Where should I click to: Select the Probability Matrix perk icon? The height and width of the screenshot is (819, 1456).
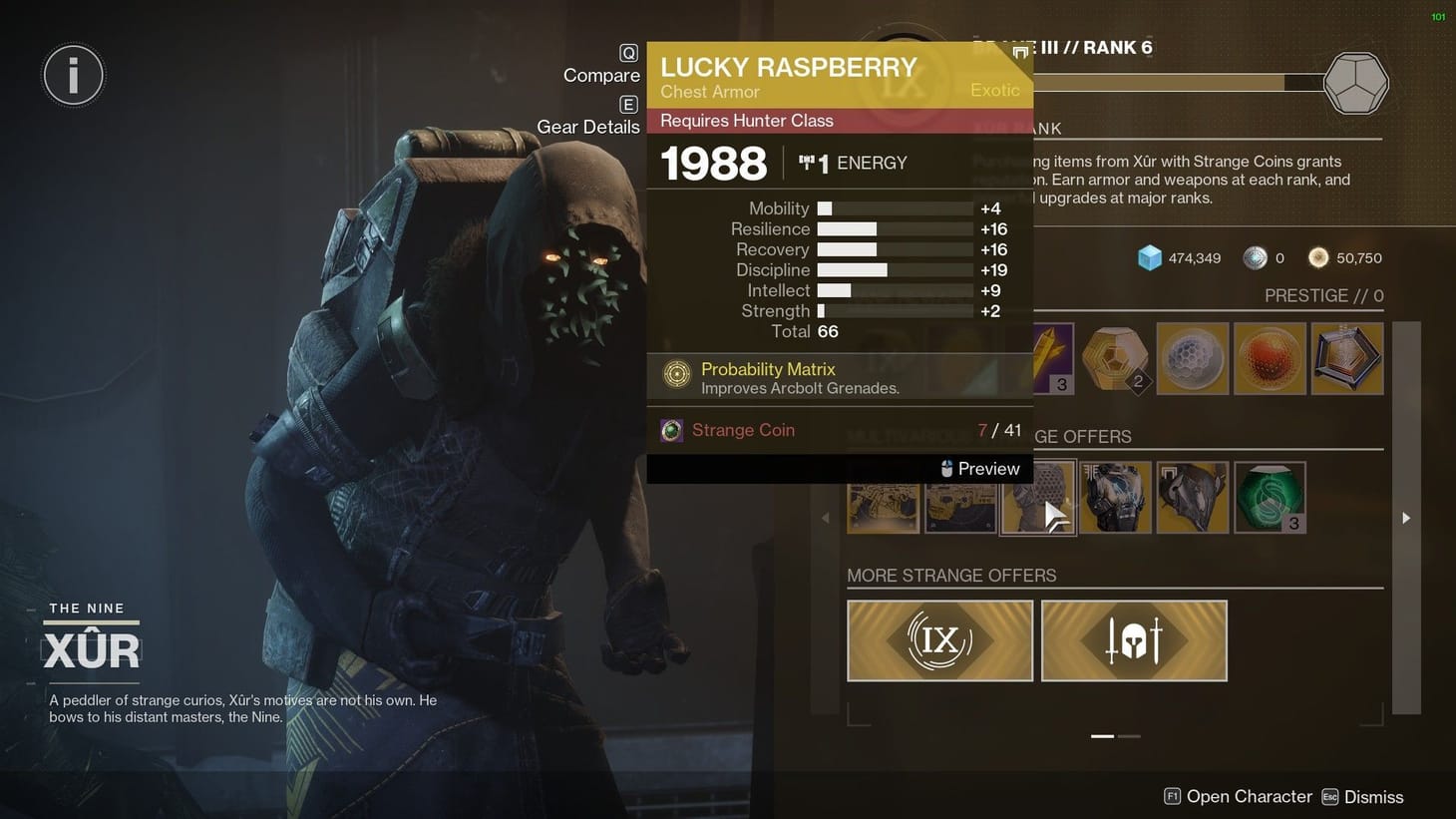pos(677,375)
